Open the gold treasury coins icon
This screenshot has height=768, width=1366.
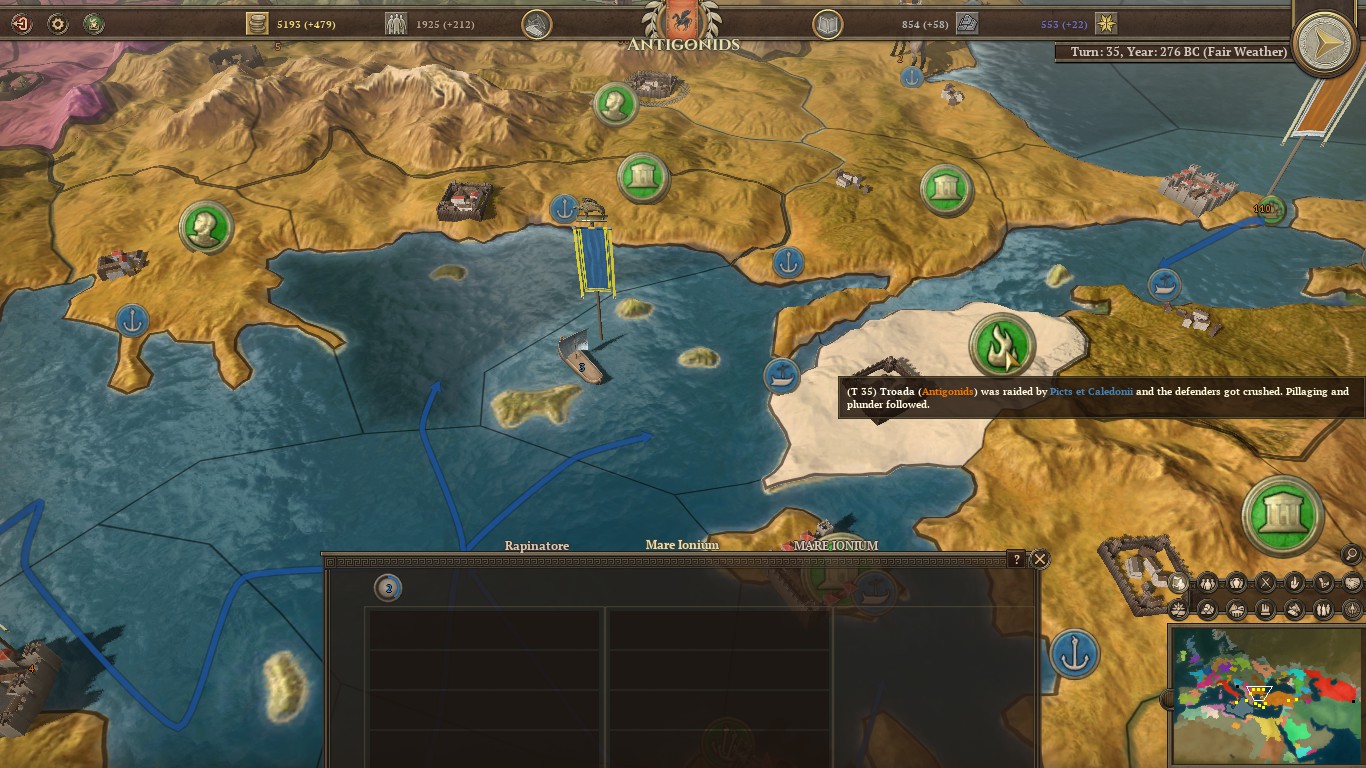click(258, 23)
